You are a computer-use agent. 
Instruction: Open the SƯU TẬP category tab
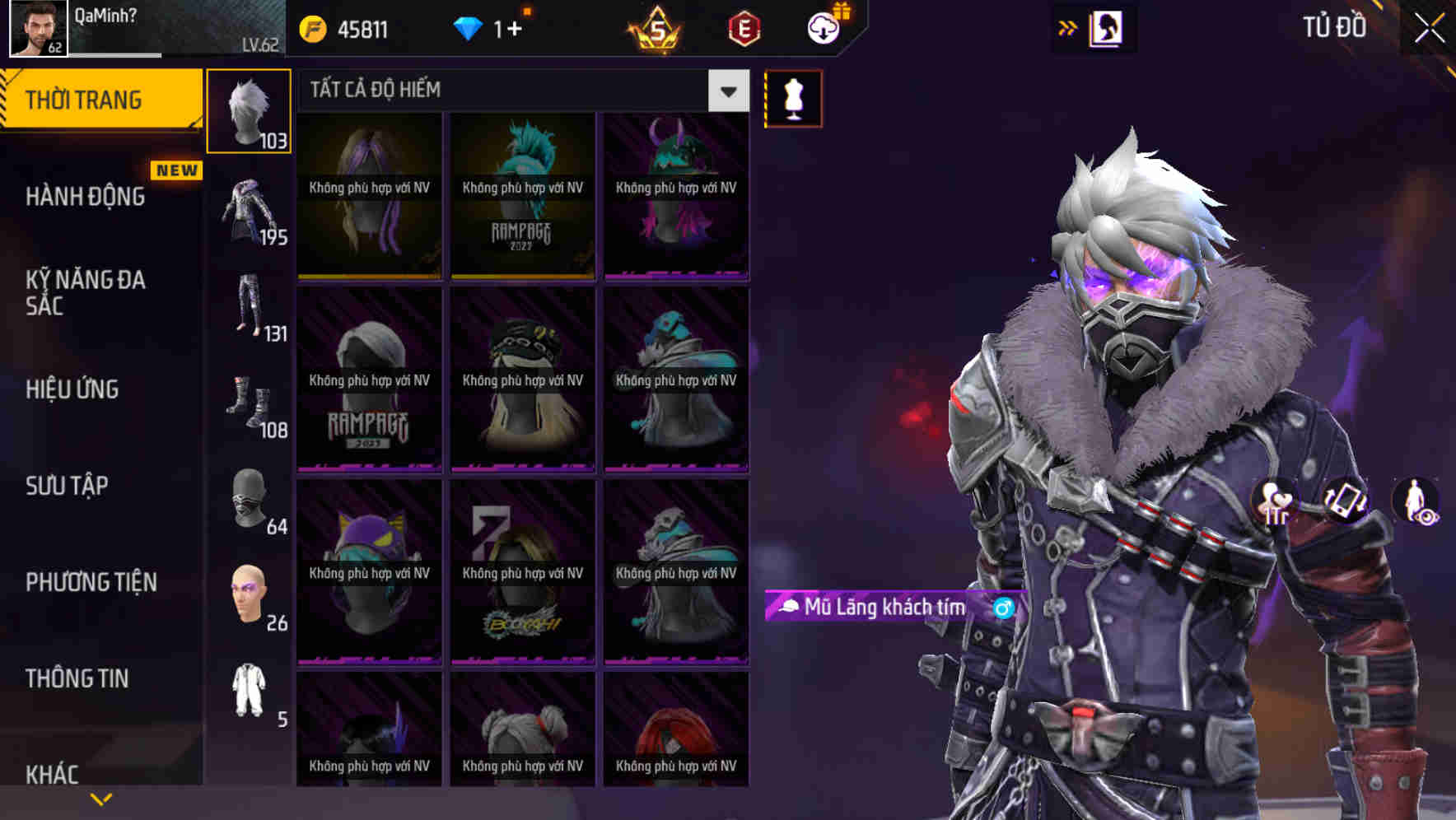point(66,486)
